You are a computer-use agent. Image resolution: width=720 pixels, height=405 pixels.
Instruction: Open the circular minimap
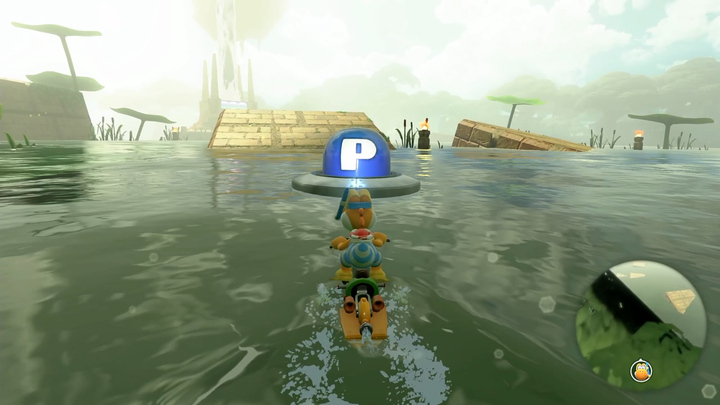tap(641, 324)
